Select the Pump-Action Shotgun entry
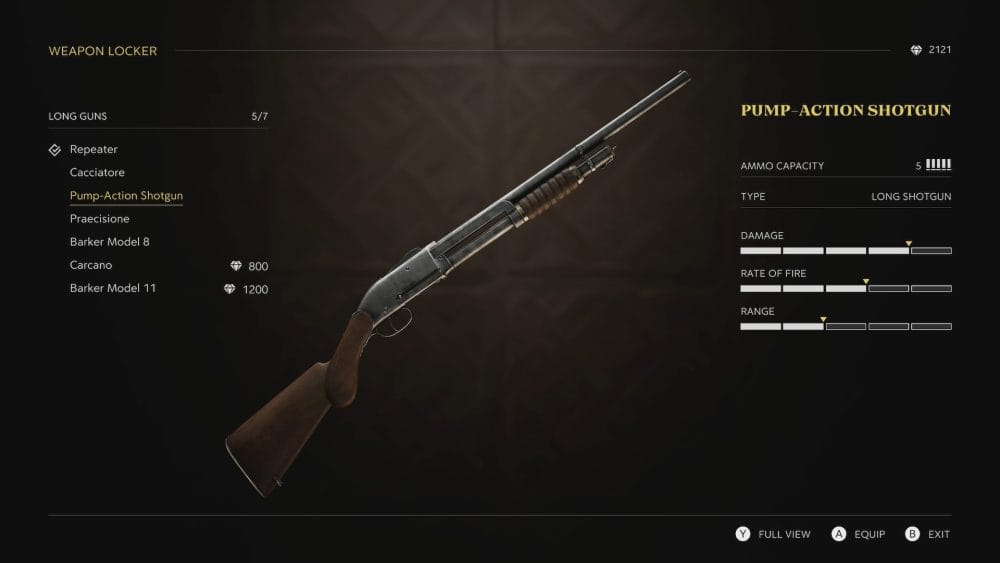1000x563 pixels. coord(126,196)
